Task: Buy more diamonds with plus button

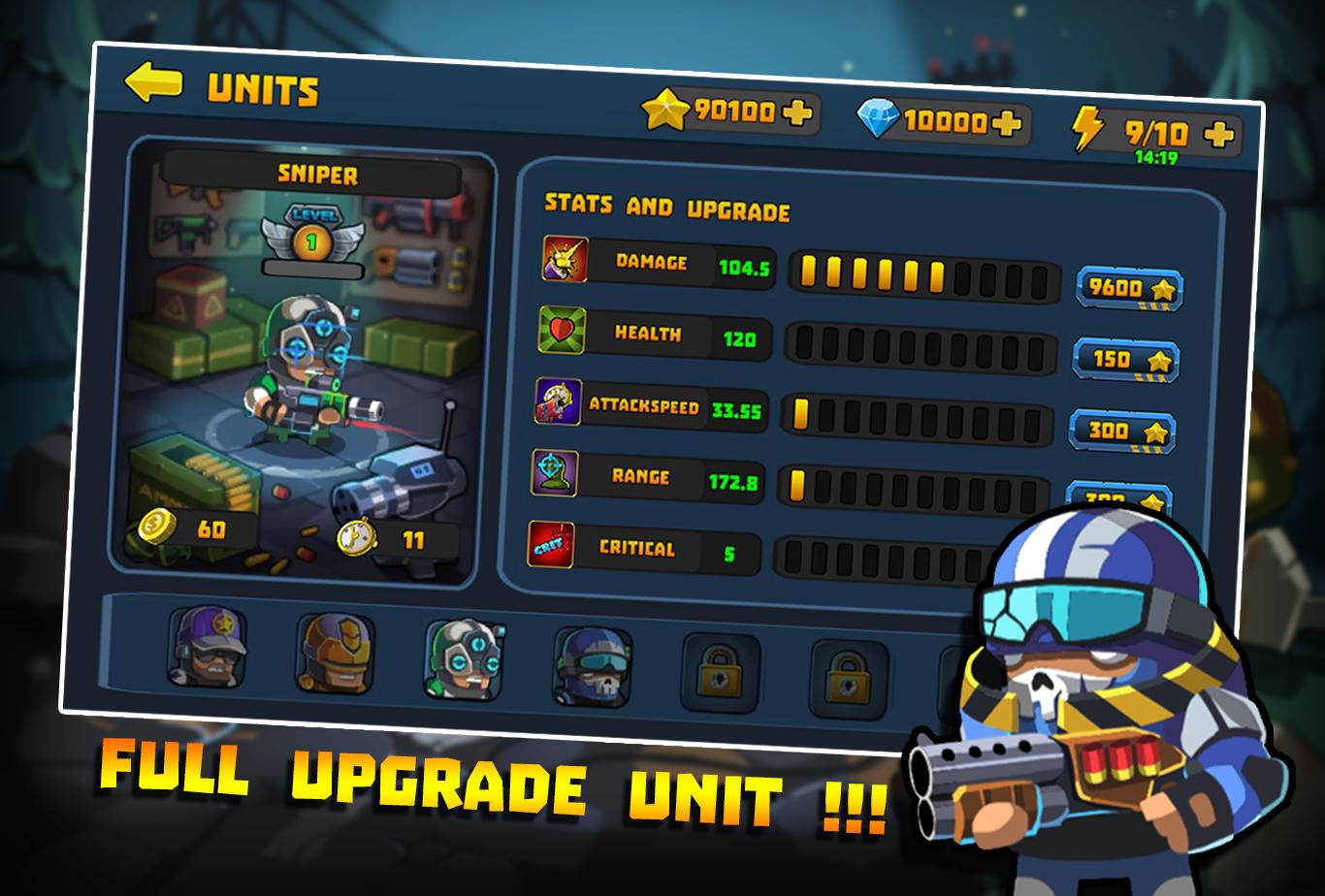Action: [x=1007, y=123]
